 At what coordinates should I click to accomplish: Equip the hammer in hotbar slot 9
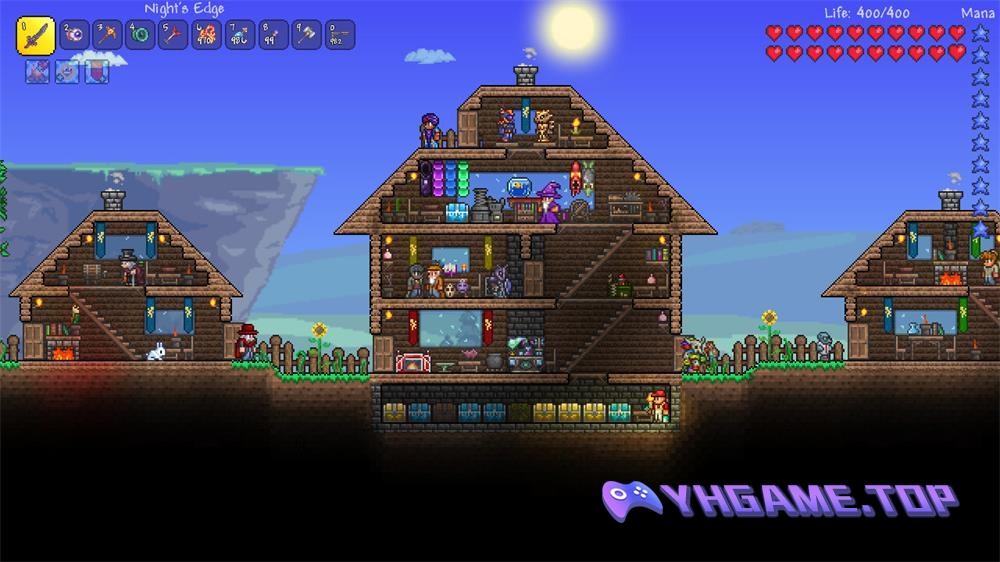pyautogui.click(x=306, y=35)
